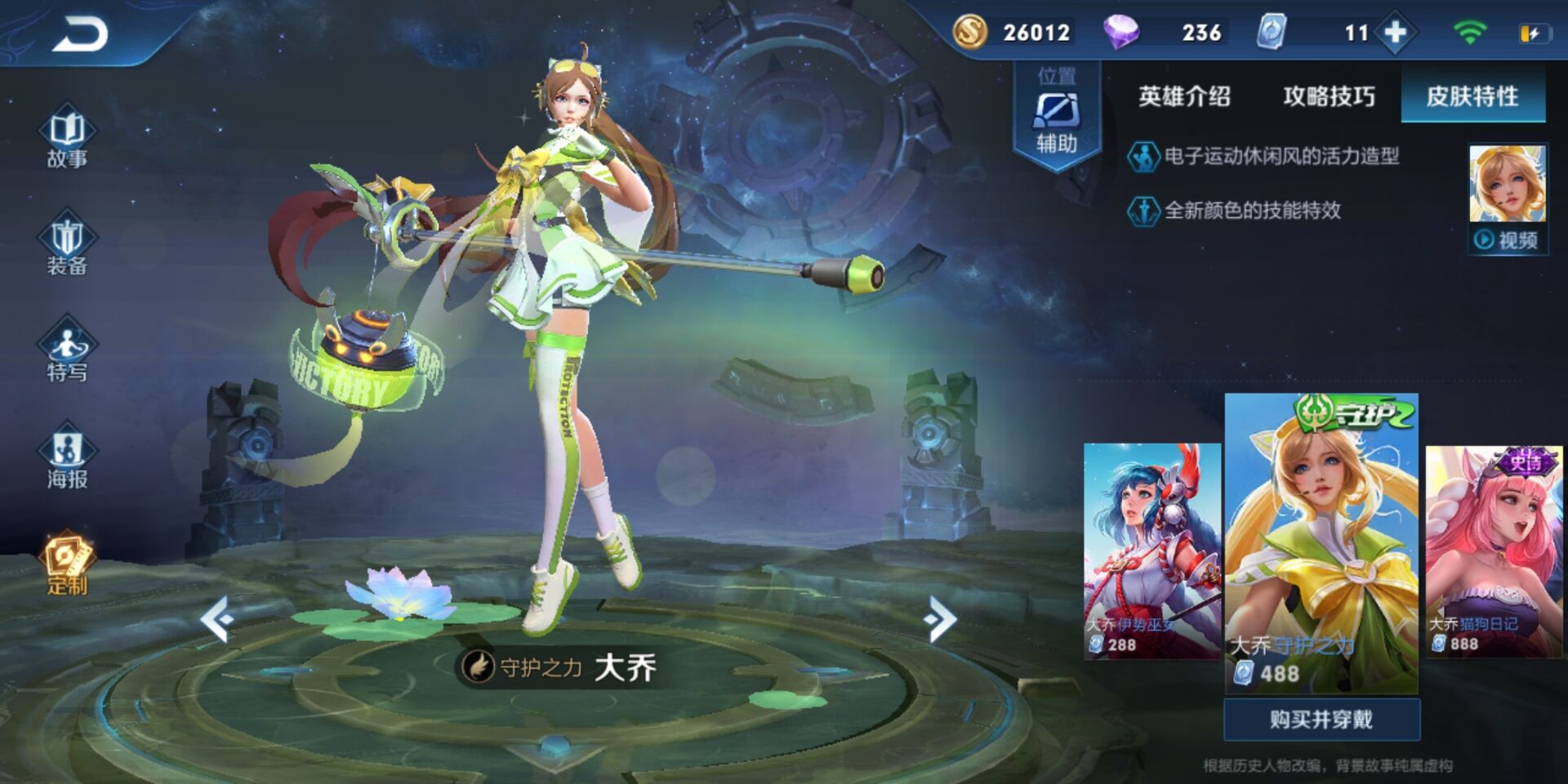Show the next hero with right arrow

(x=940, y=620)
